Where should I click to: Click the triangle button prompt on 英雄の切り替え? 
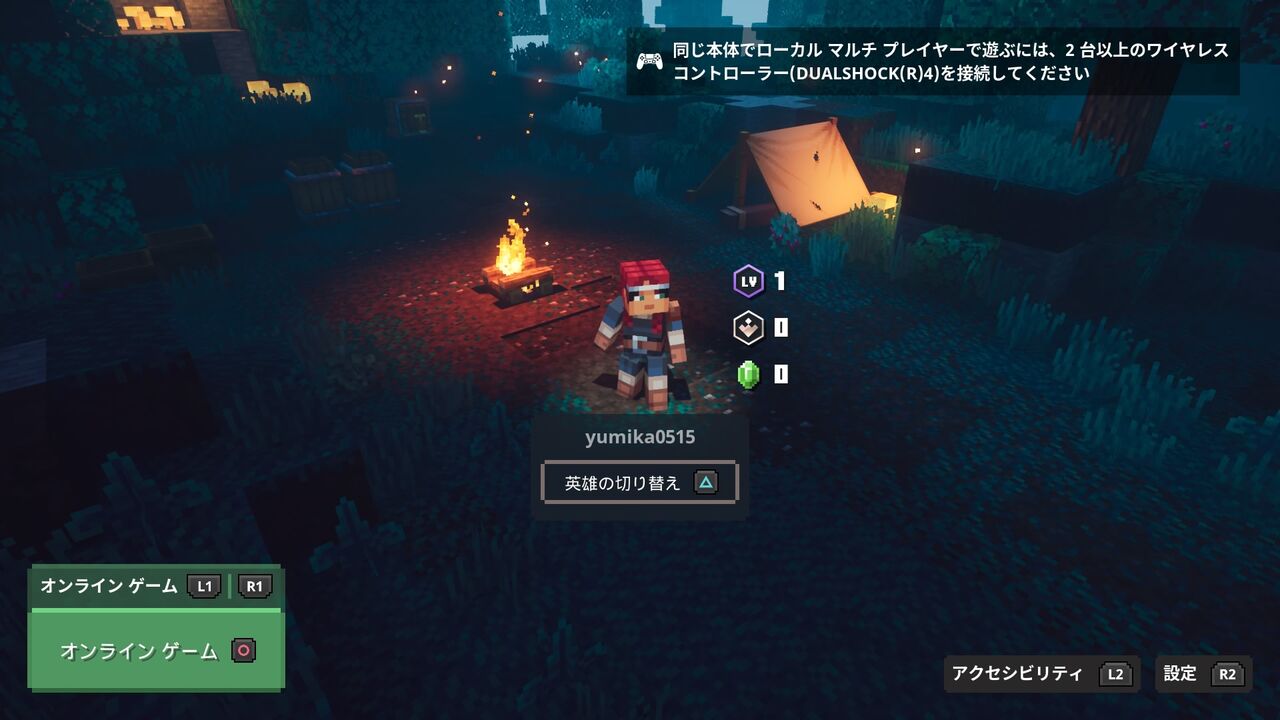coord(707,481)
